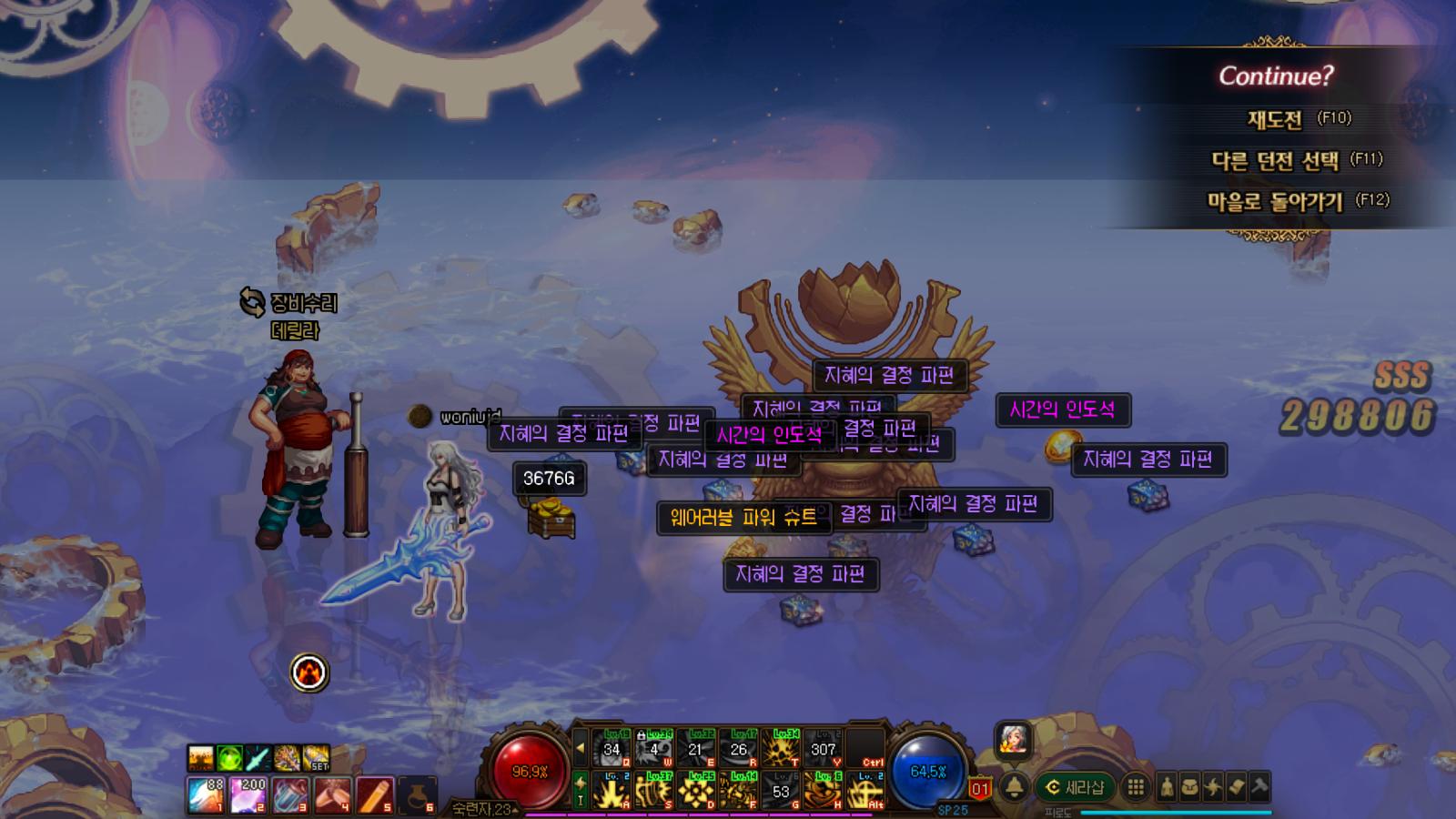This screenshot has width=1456, height=819.
Task: Open the character info icon
Action: click(x=1167, y=787)
